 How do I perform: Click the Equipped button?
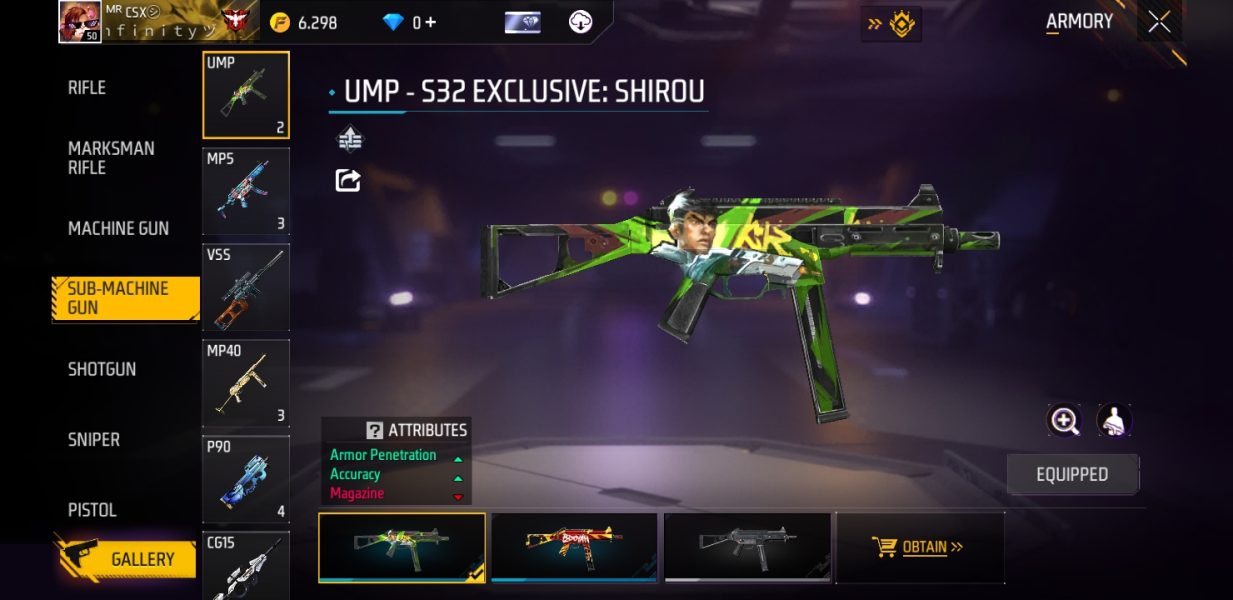(1072, 474)
